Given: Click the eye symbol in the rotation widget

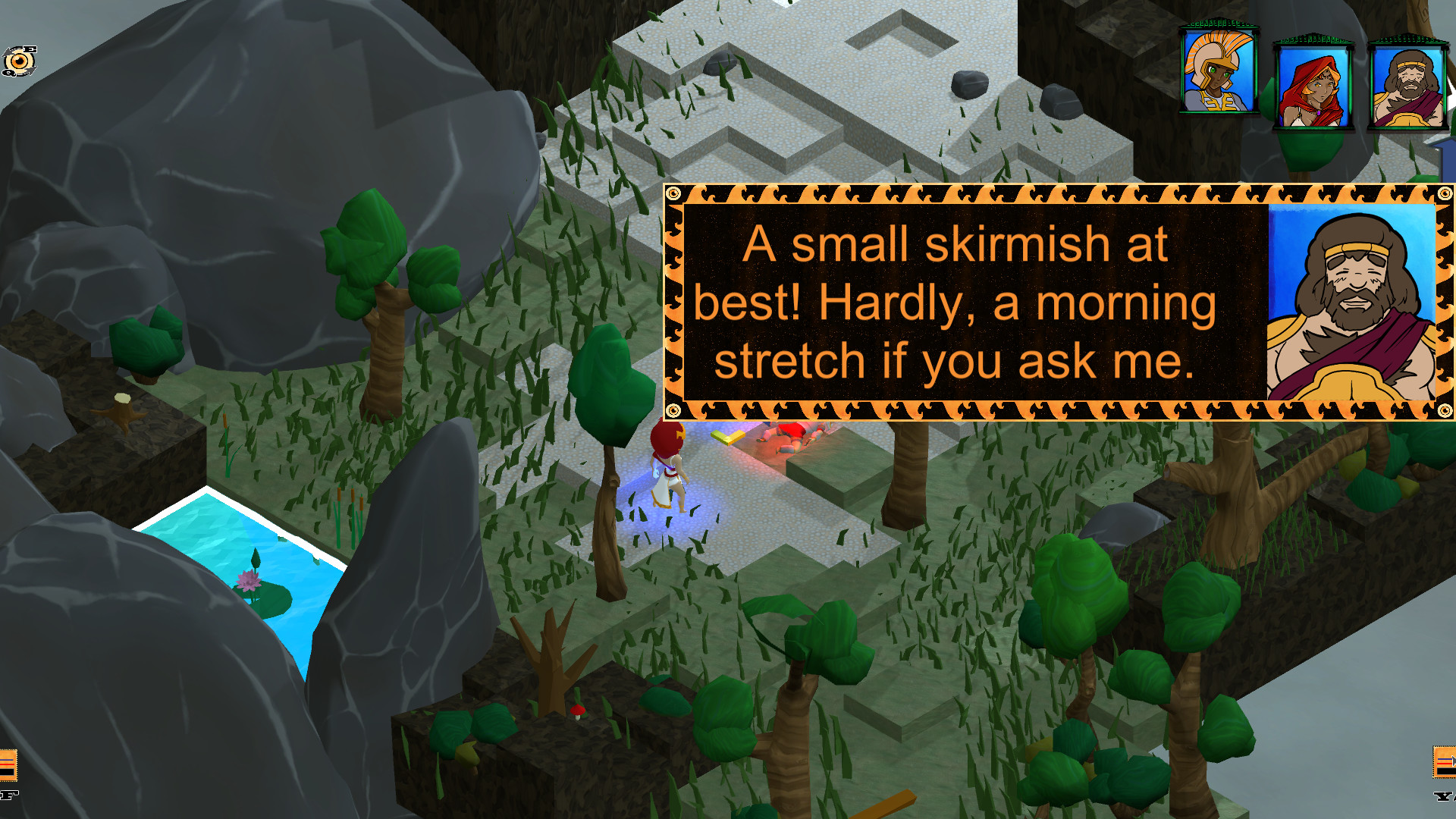Looking at the screenshot, I should [19, 61].
